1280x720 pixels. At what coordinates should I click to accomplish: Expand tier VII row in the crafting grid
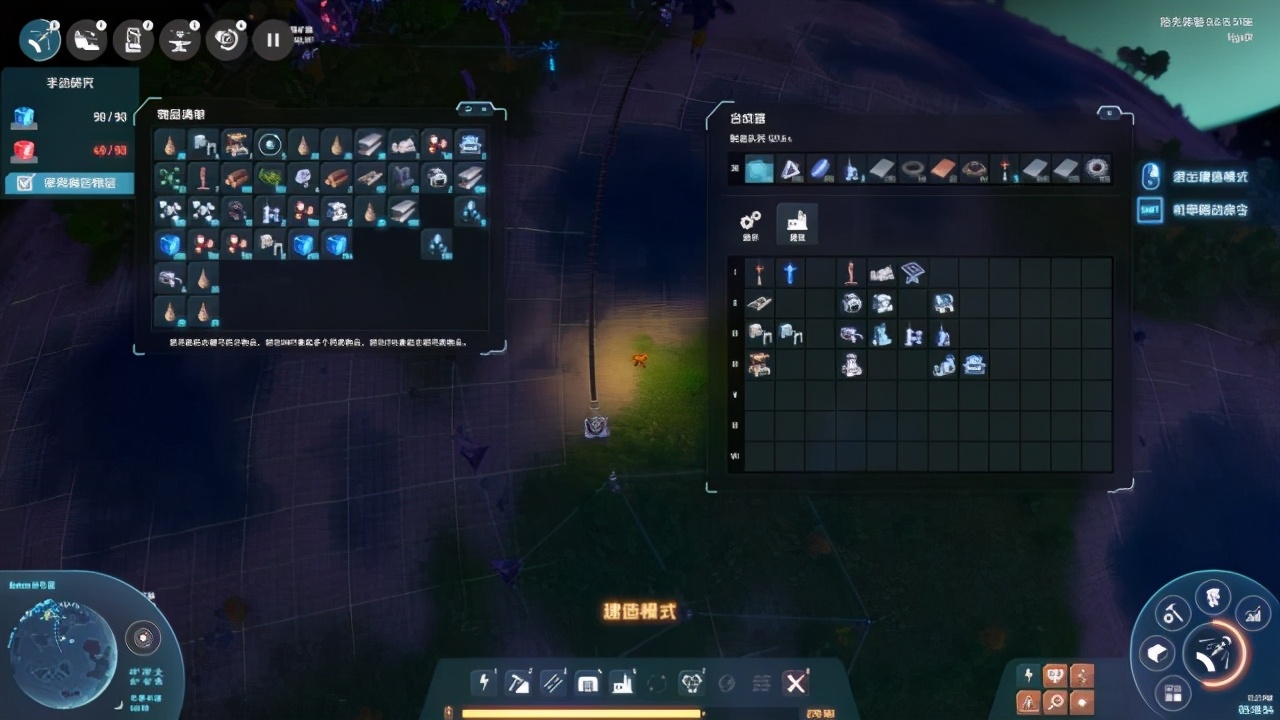(735, 458)
